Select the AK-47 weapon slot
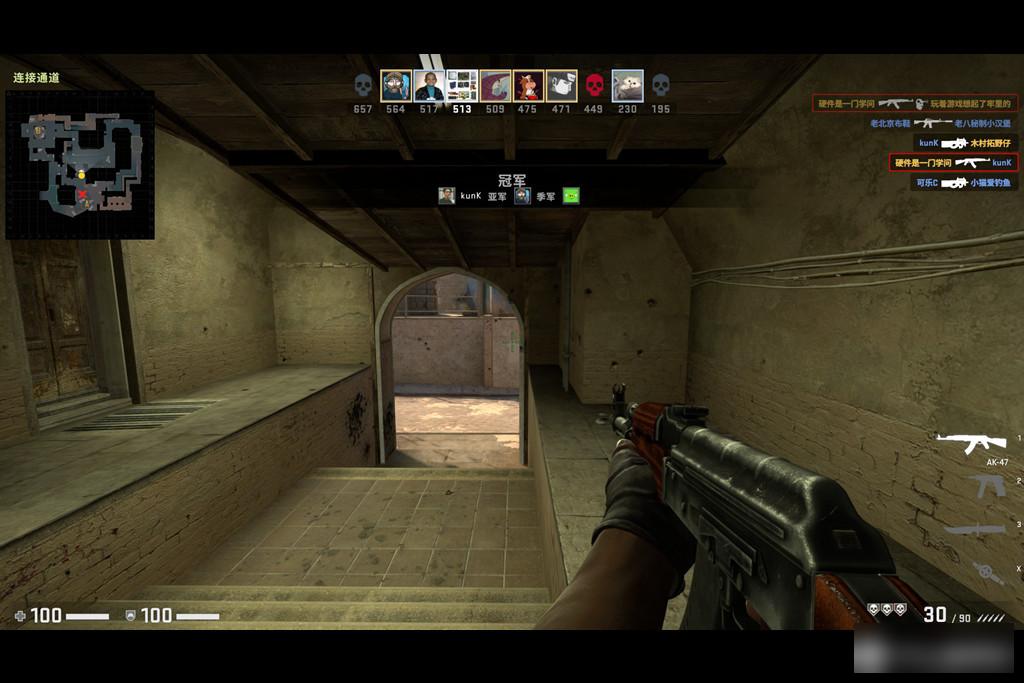 [x=970, y=442]
